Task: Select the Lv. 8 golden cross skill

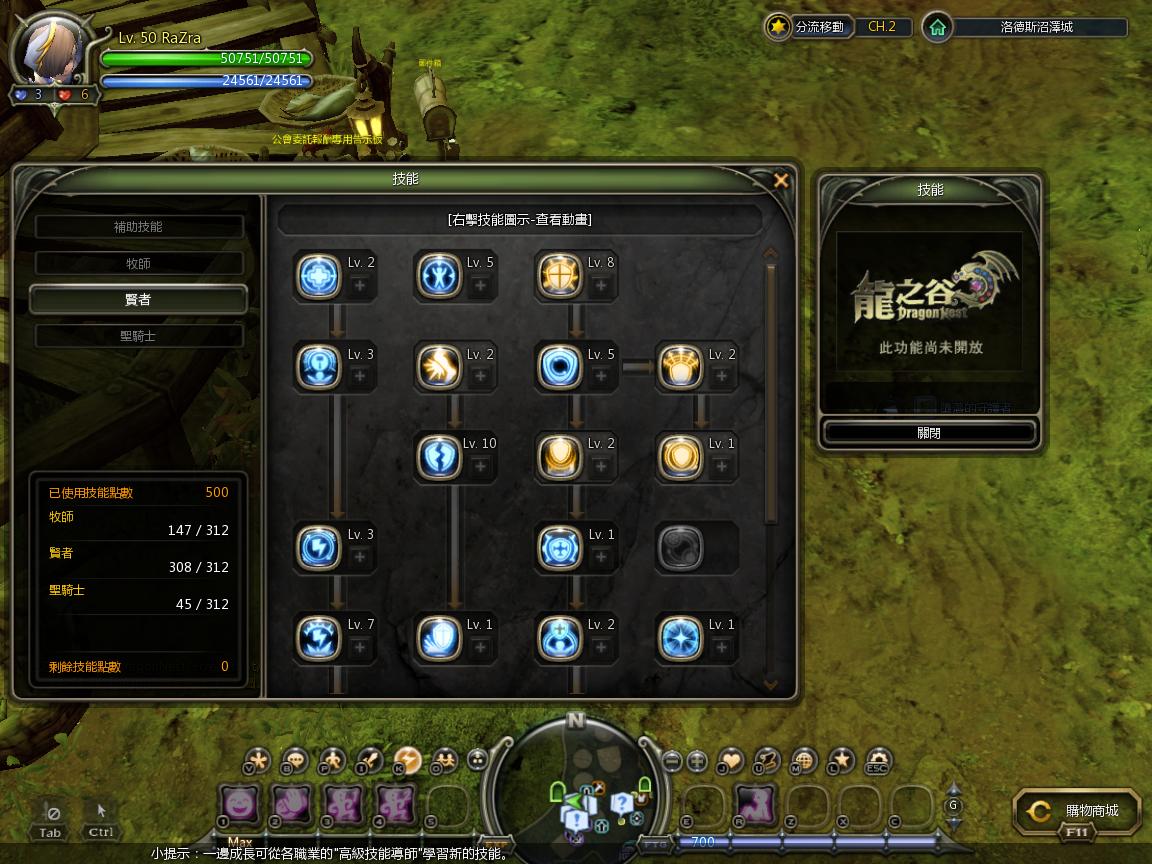Action: click(559, 276)
